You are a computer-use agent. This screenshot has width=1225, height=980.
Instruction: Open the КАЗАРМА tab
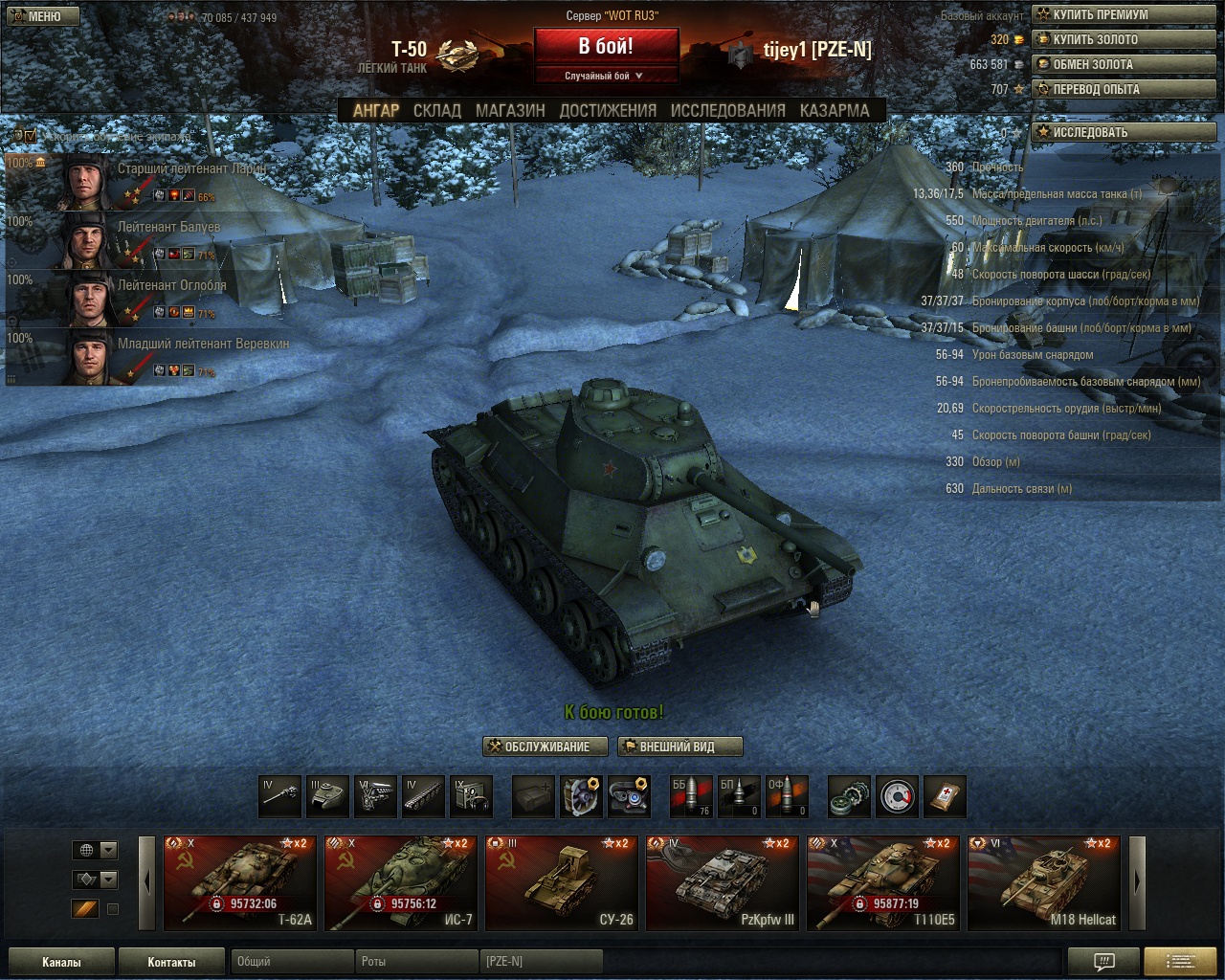click(835, 111)
